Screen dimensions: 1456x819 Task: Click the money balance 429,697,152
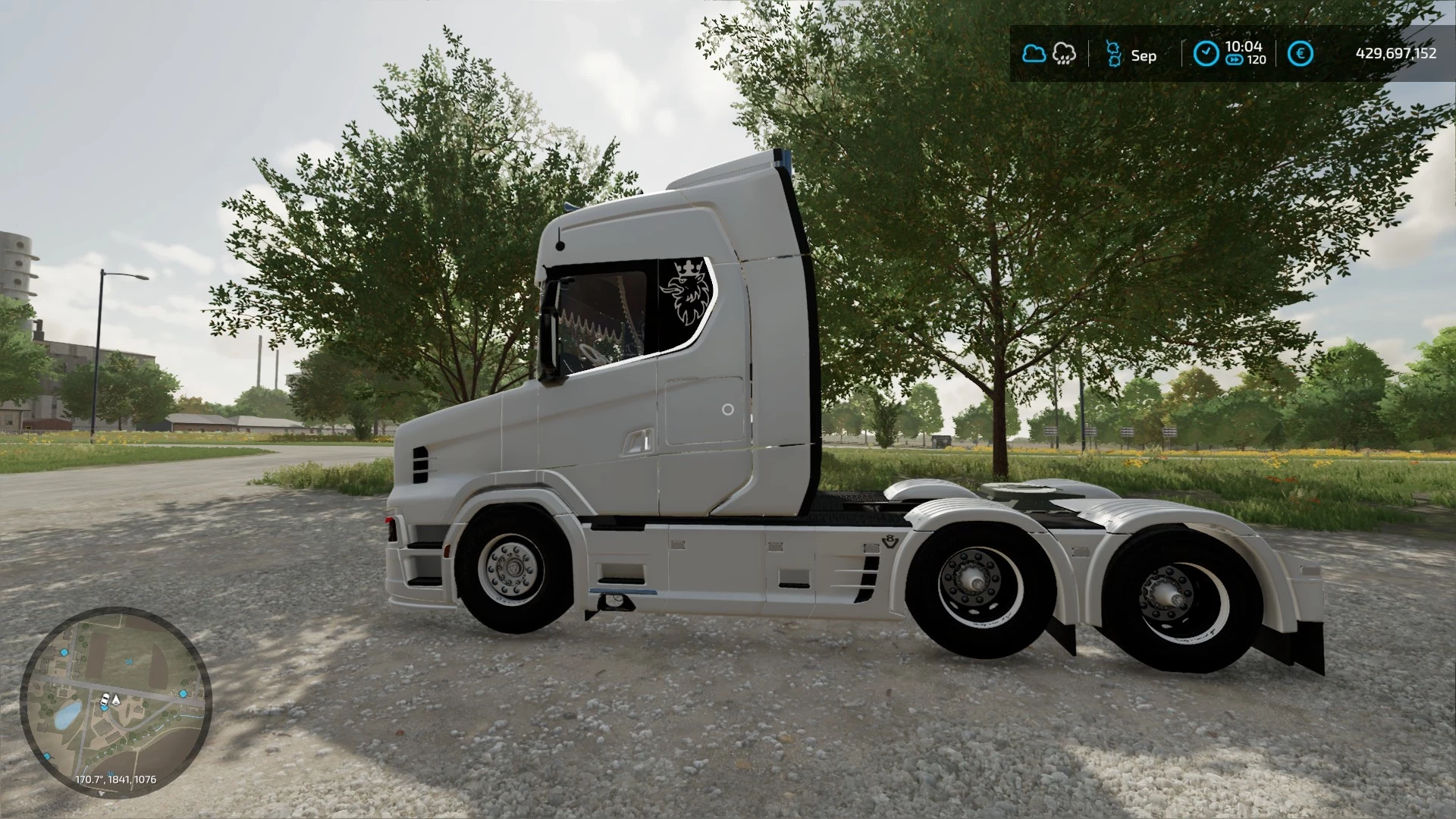1398,52
